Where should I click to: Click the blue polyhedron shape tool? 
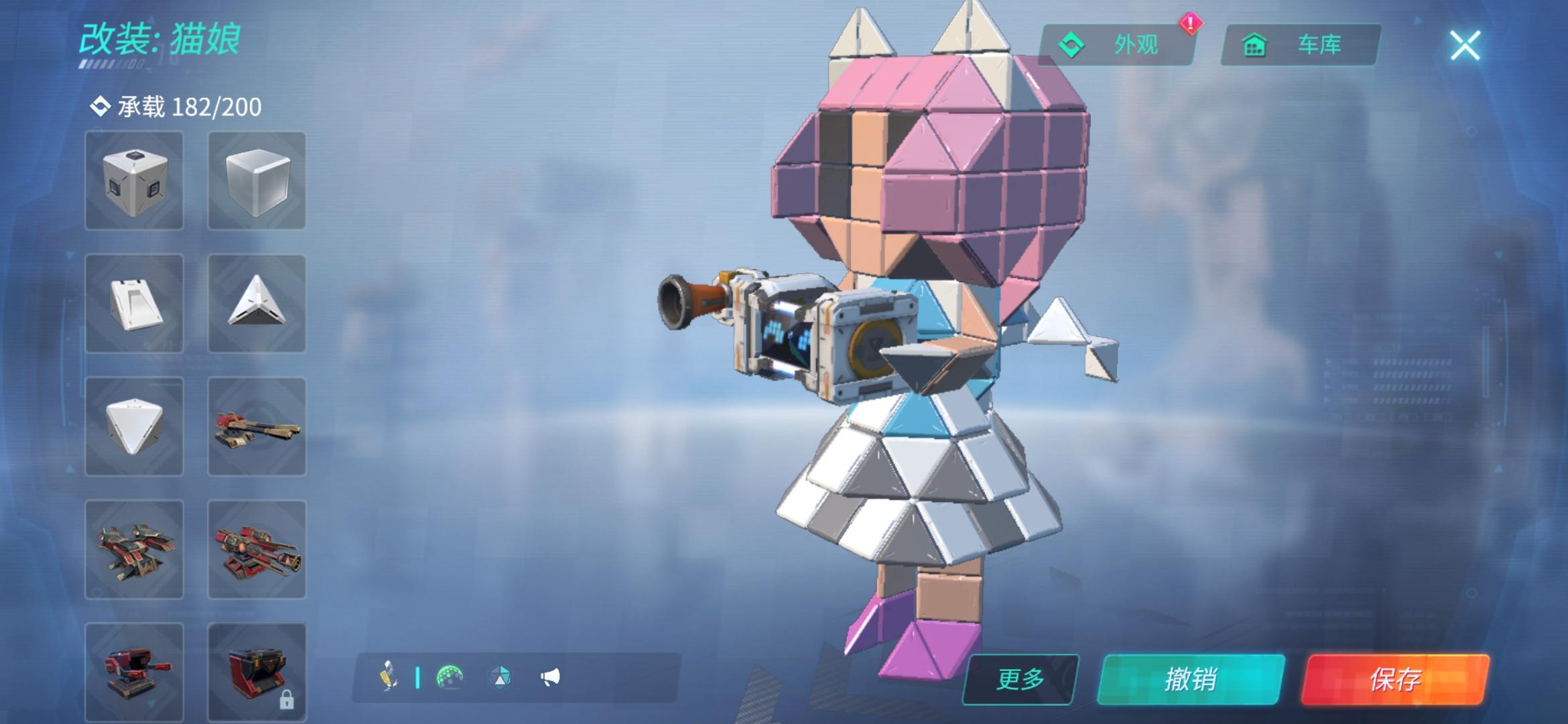coord(500,677)
